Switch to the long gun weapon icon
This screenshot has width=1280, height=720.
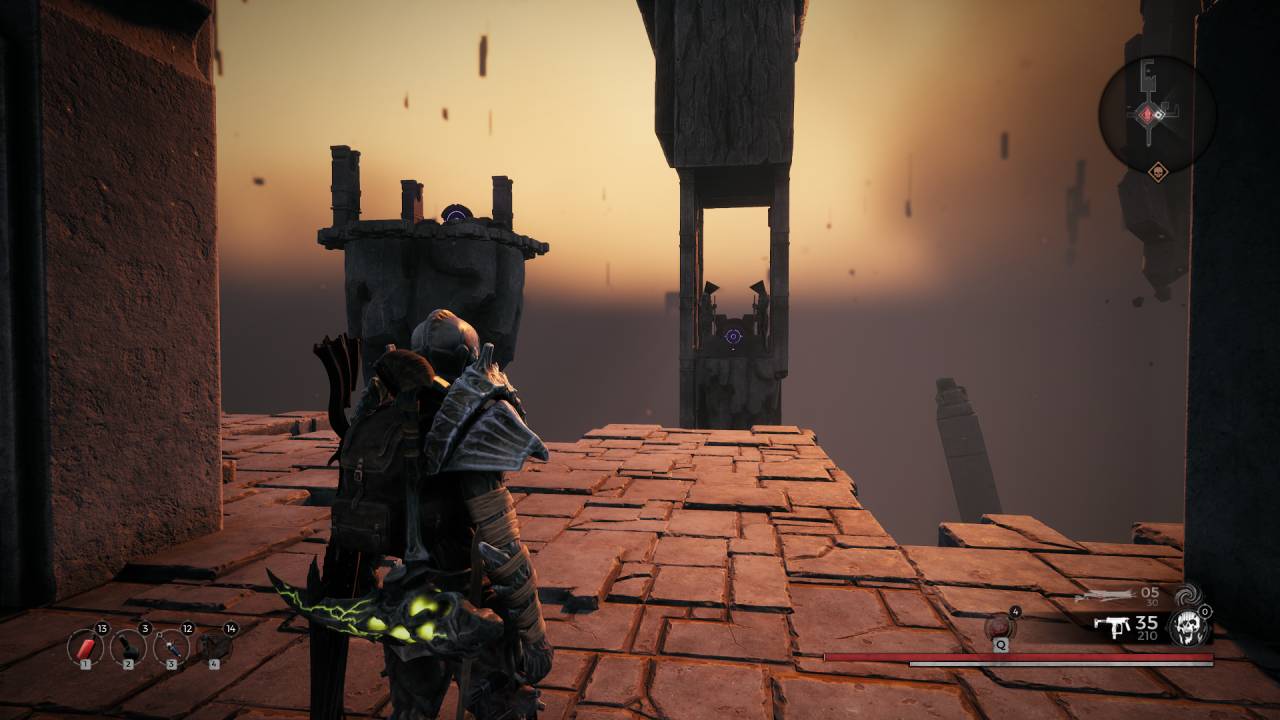tap(1105, 595)
